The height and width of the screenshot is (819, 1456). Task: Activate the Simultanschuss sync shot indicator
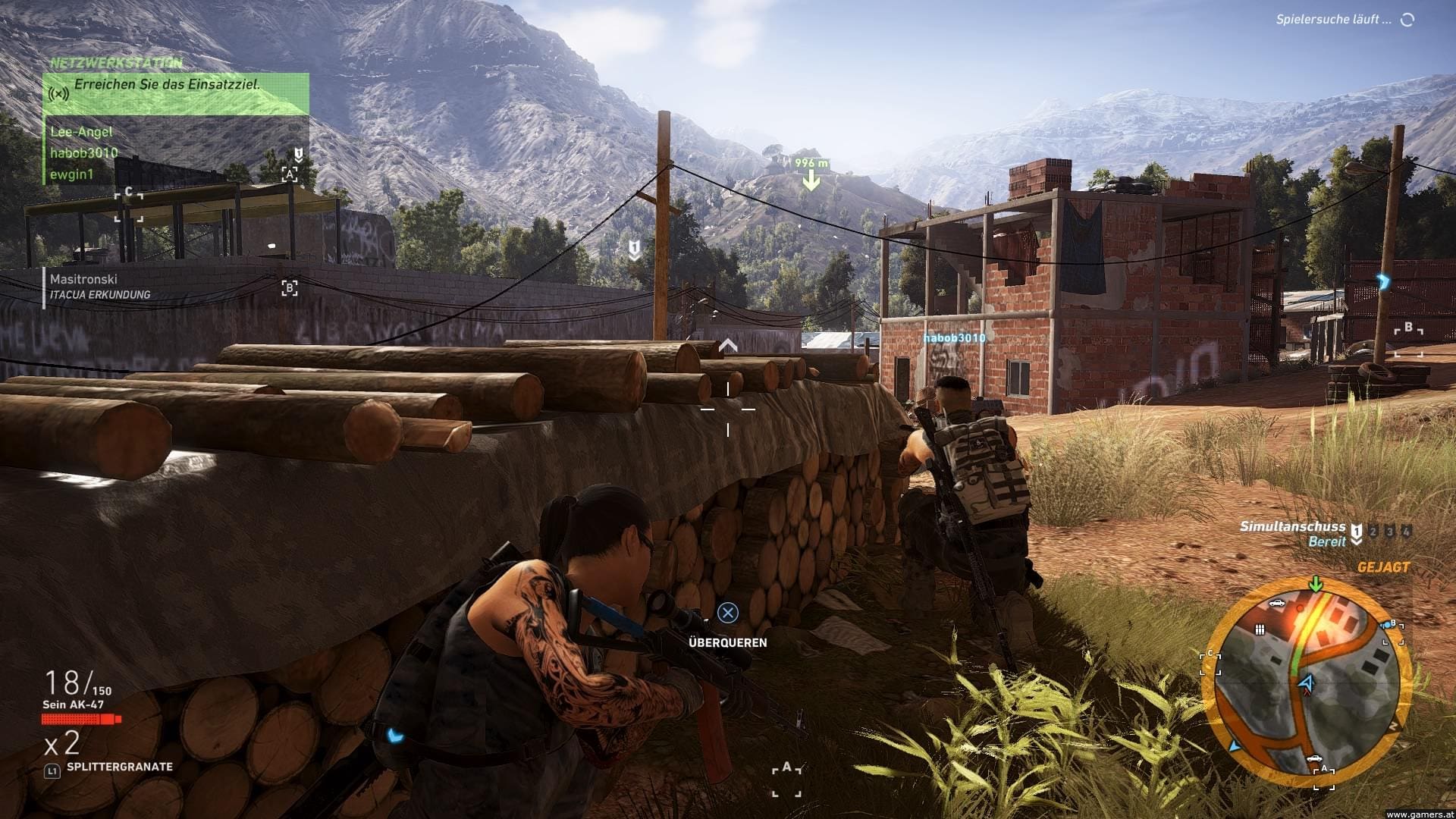[x=1292, y=533]
